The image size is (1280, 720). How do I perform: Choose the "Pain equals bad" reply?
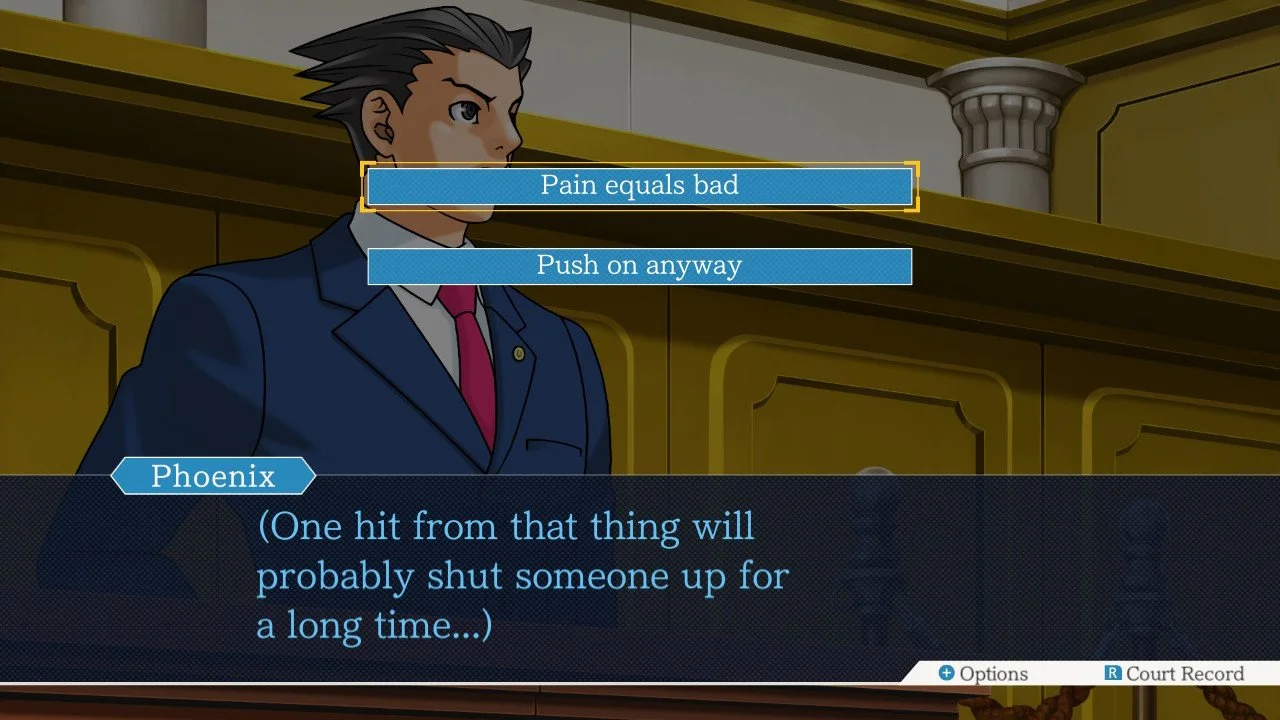pos(639,186)
